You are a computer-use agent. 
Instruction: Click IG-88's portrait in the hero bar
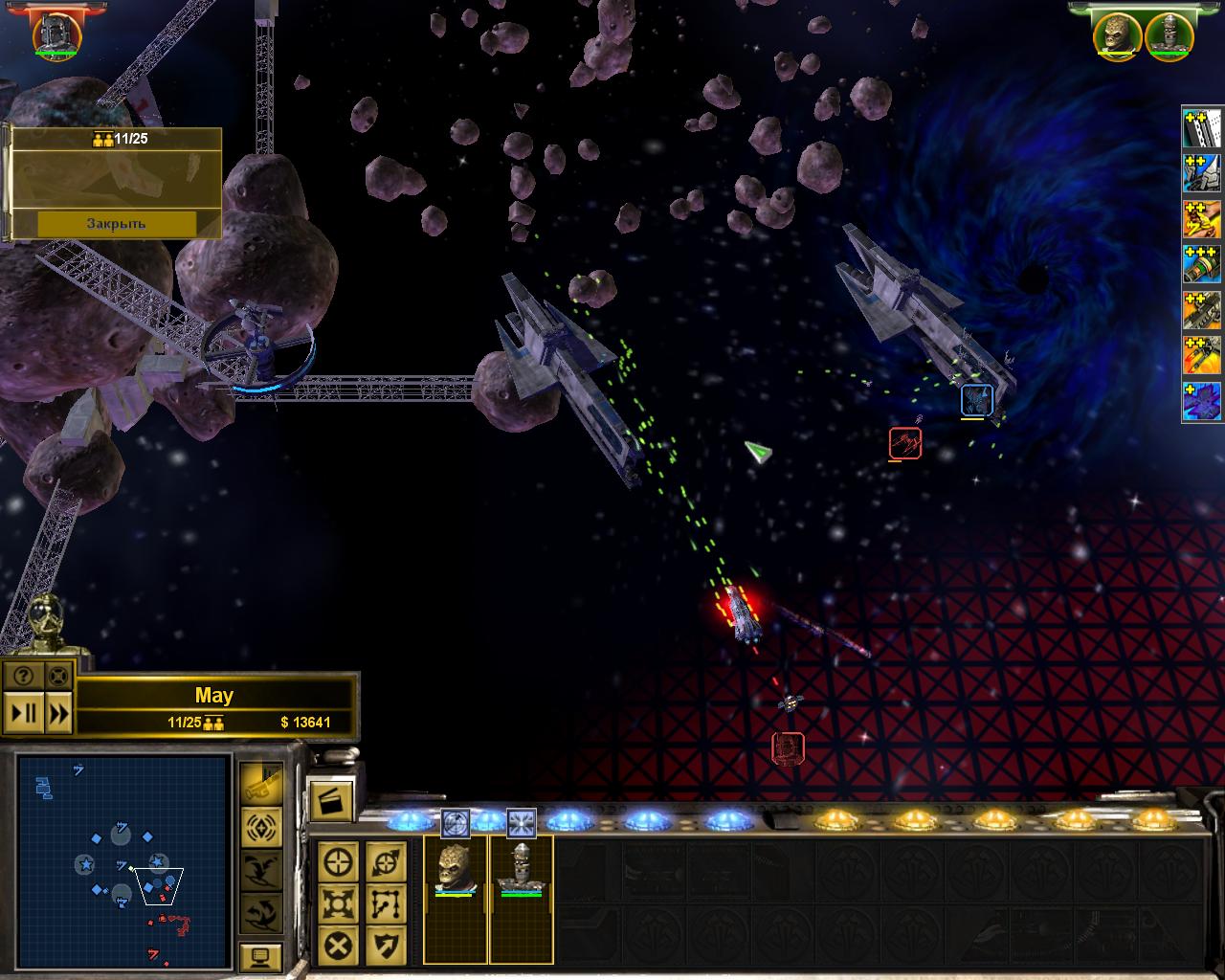(1168, 33)
